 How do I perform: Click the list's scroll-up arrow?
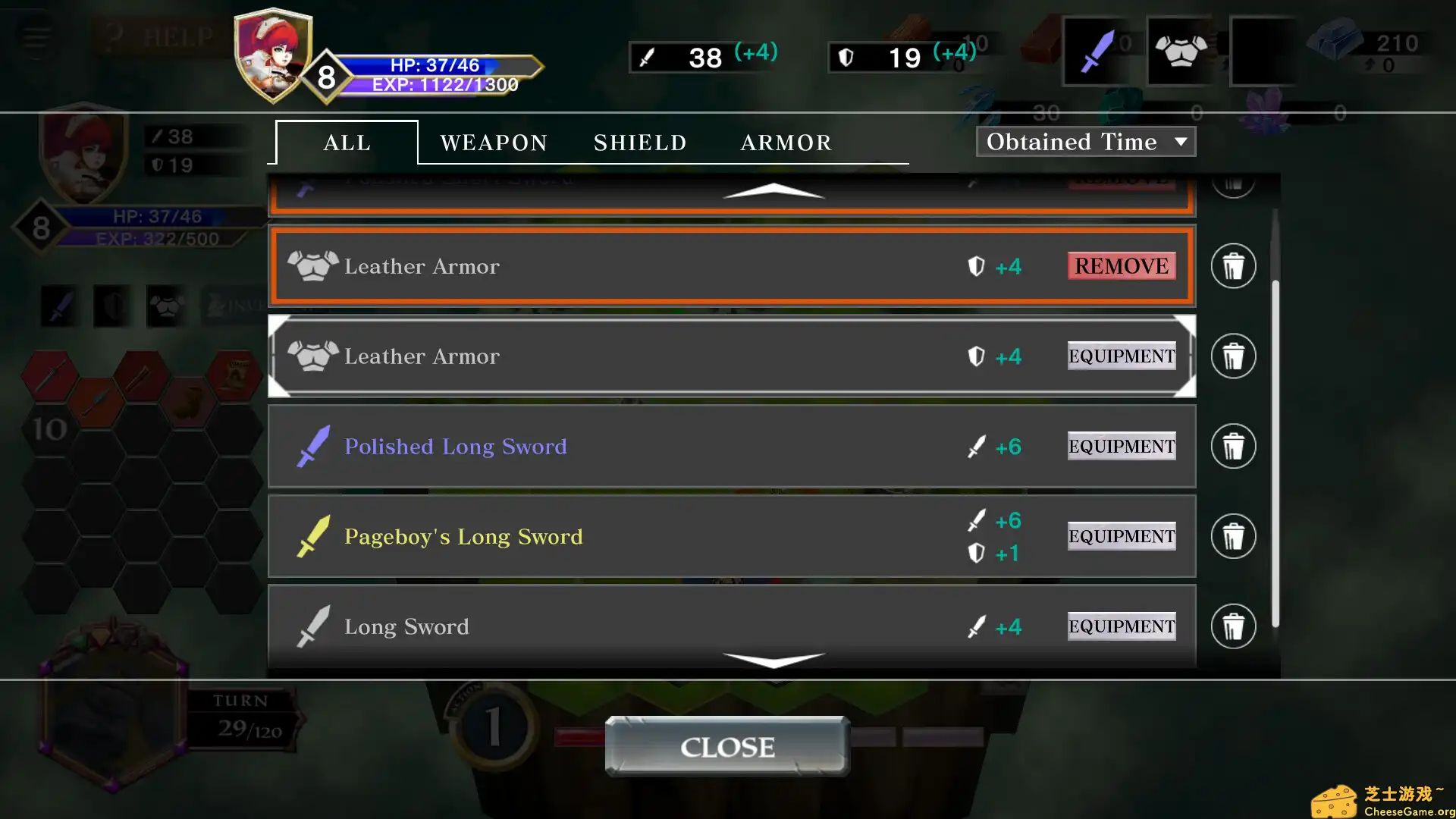pyautogui.click(x=773, y=190)
